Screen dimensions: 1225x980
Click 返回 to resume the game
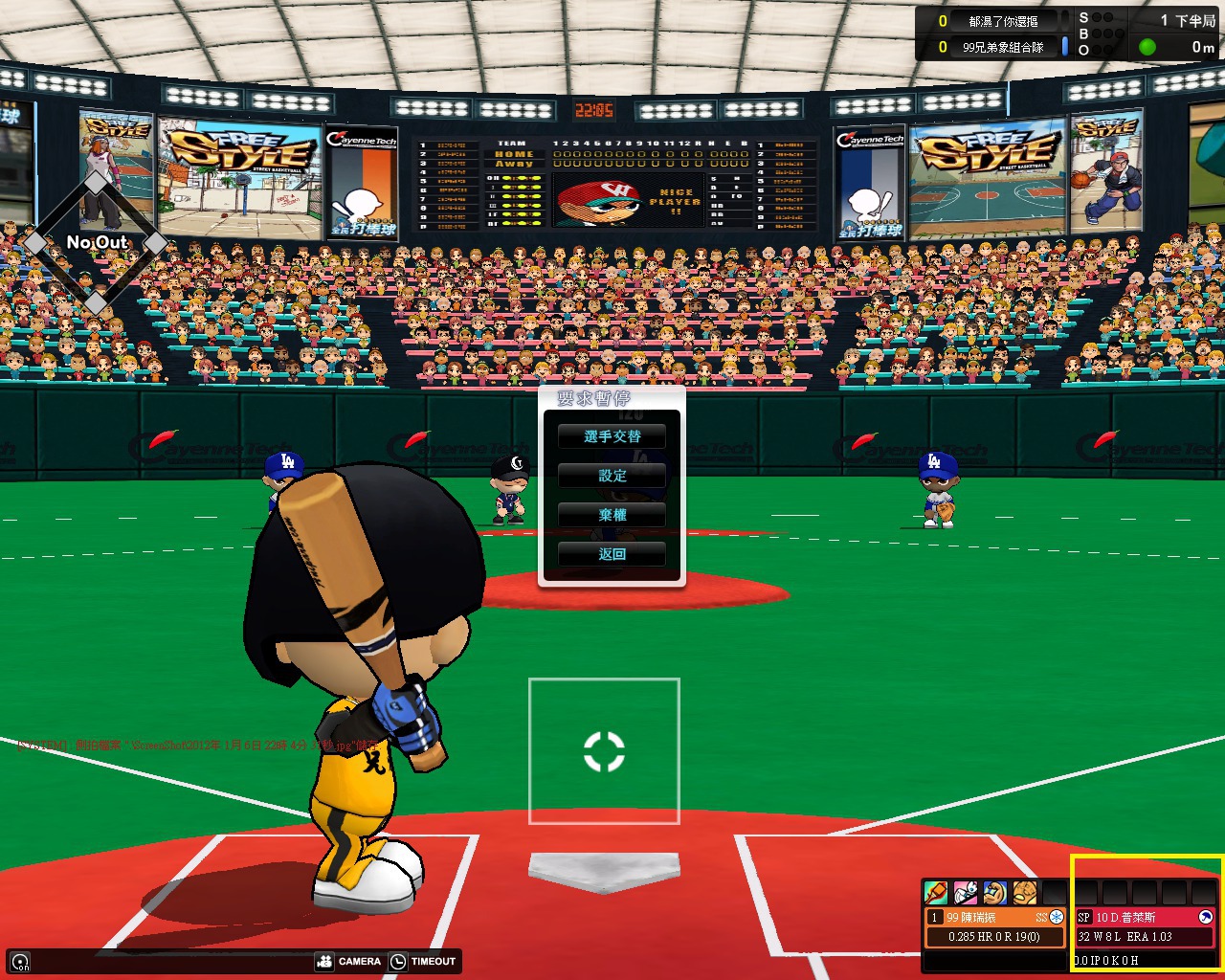pyautogui.click(x=612, y=554)
